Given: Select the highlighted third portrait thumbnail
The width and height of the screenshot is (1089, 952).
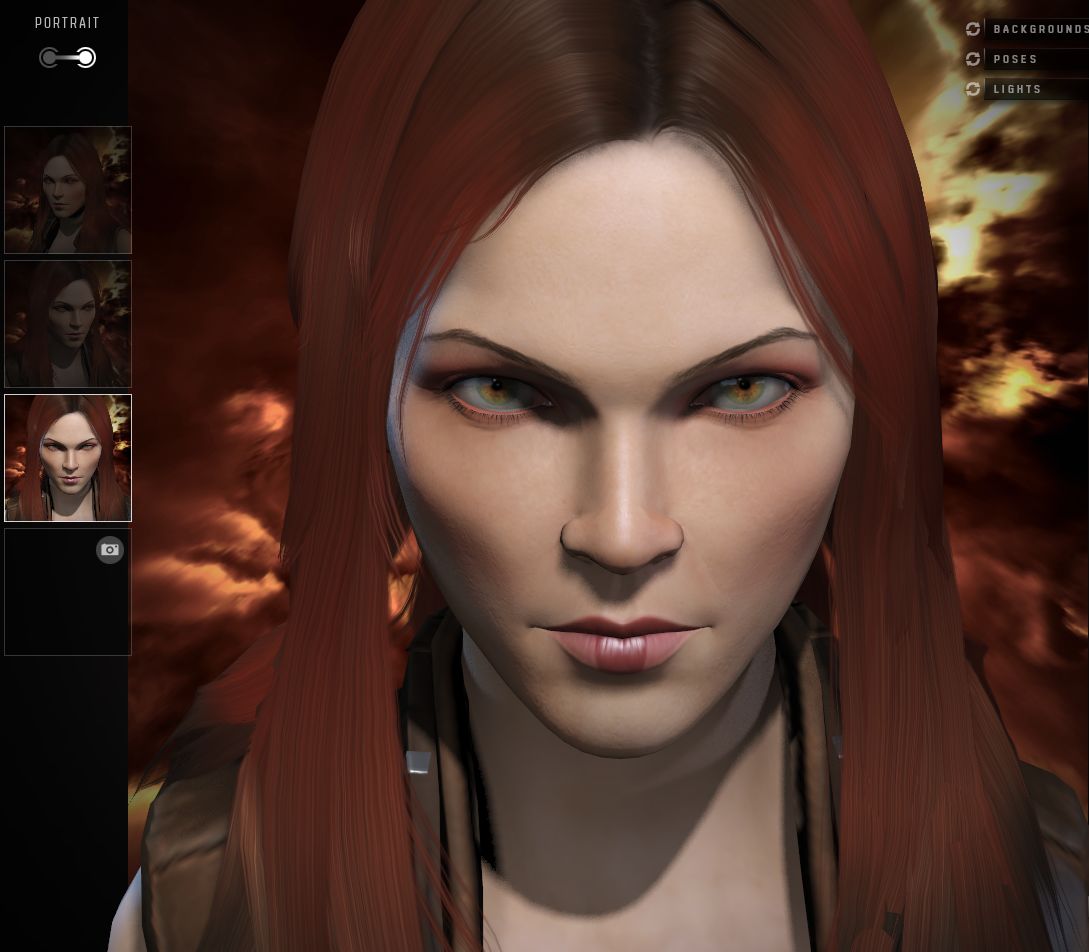Looking at the screenshot, I should [x=68, y=458].
